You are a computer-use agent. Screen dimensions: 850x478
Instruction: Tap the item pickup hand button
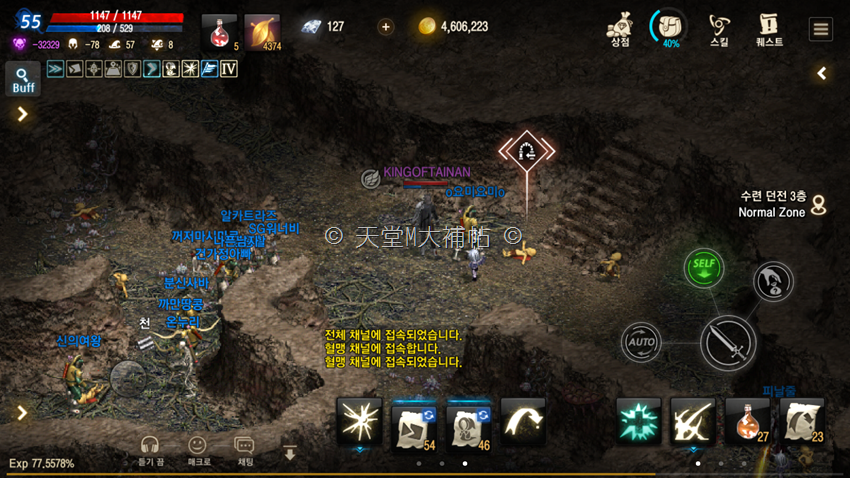point(773,282)
